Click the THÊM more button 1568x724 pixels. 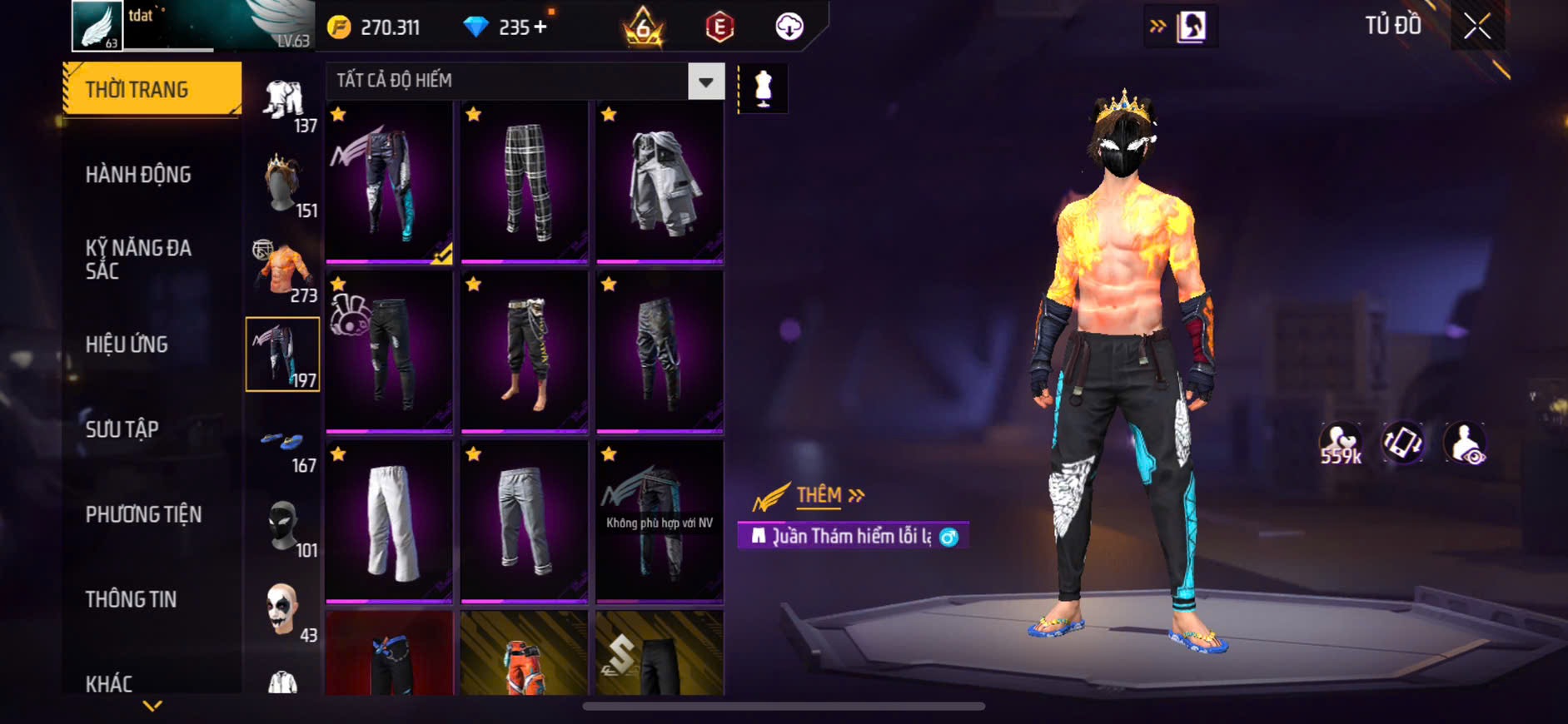point(829,496)
